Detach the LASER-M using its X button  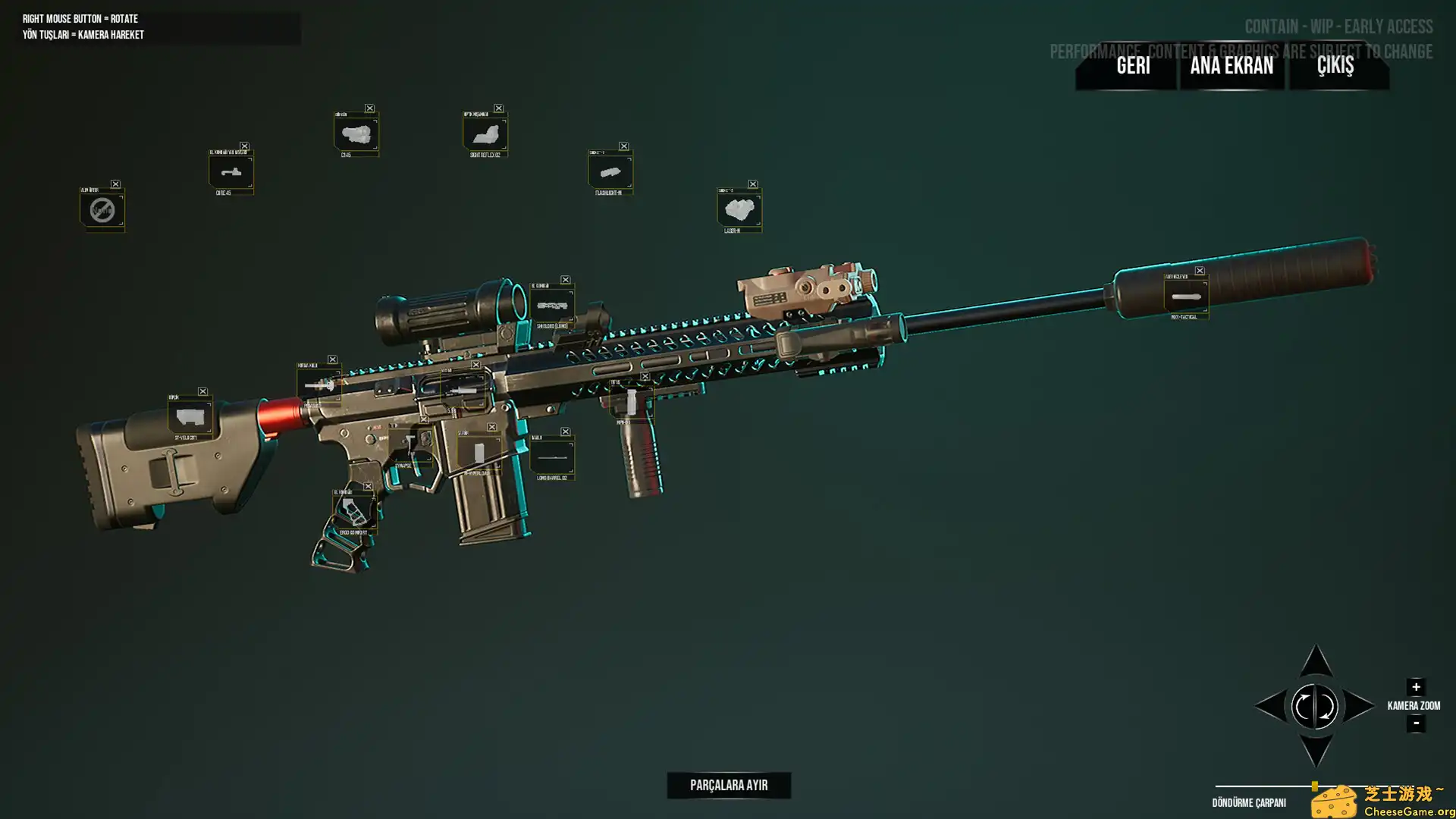coord(752,184)
